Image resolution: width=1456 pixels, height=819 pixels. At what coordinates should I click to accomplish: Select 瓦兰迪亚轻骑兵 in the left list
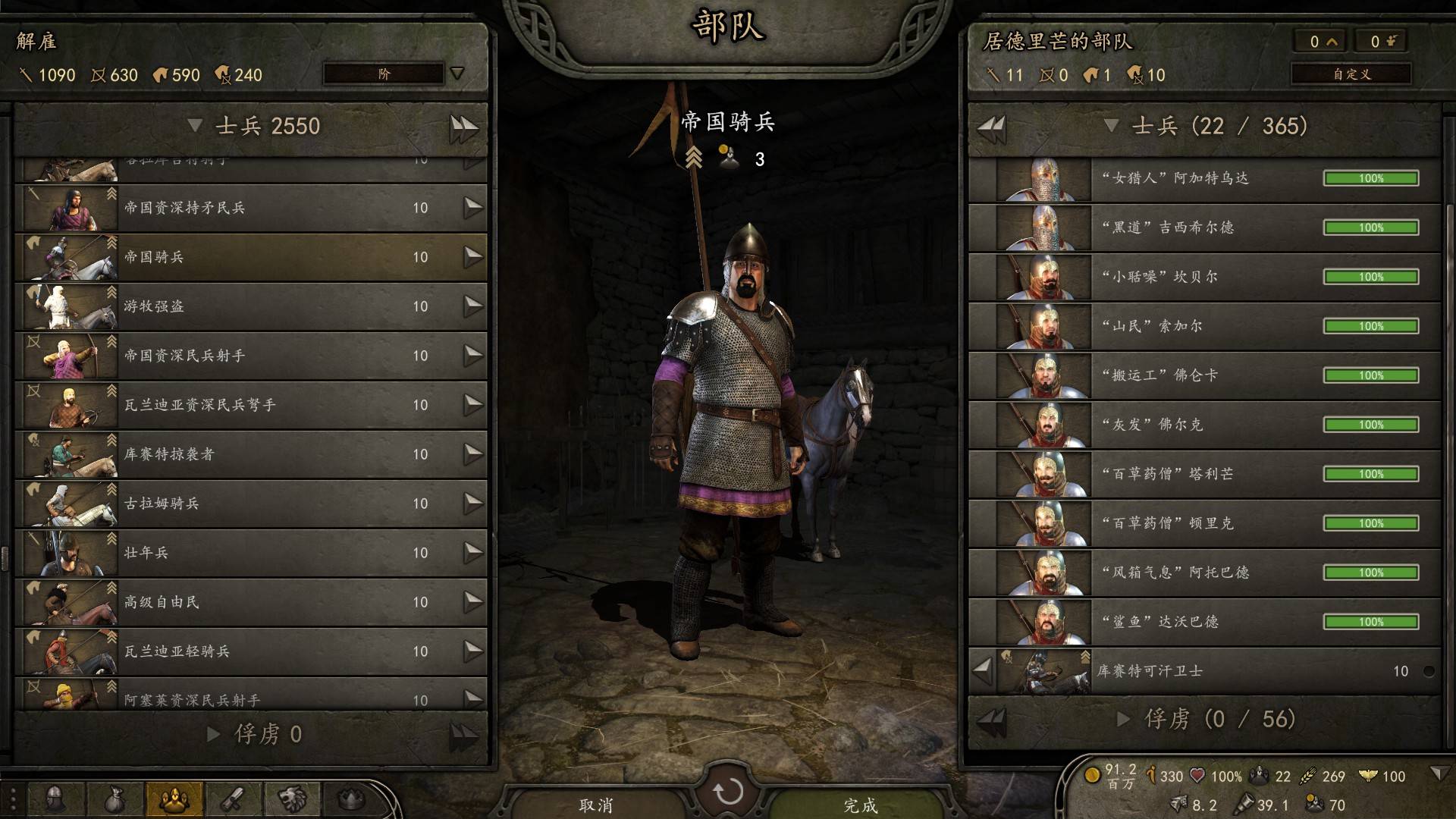pos(250,651)
